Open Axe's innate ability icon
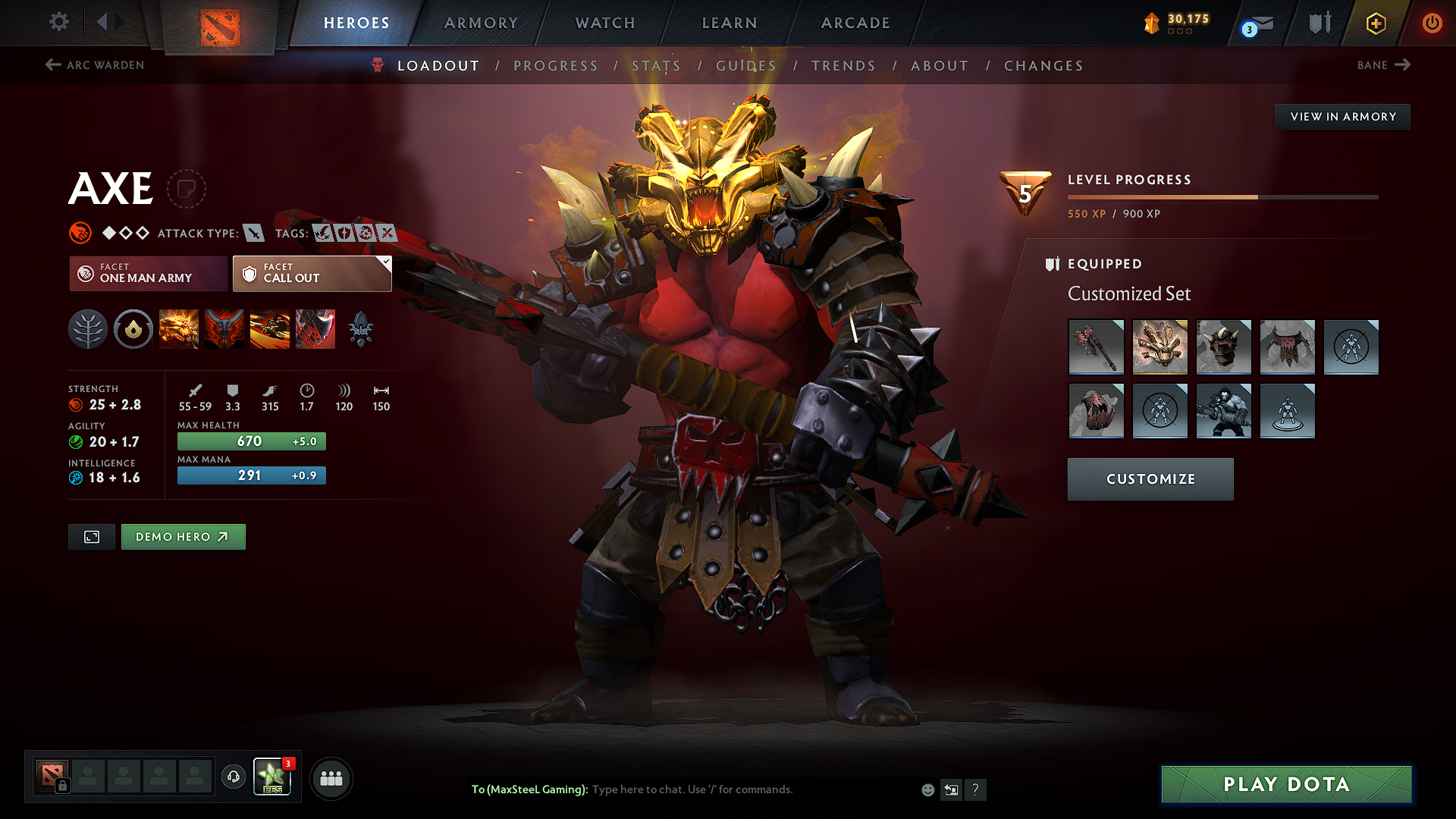1456x819 pixels. [x=133, y=328]
